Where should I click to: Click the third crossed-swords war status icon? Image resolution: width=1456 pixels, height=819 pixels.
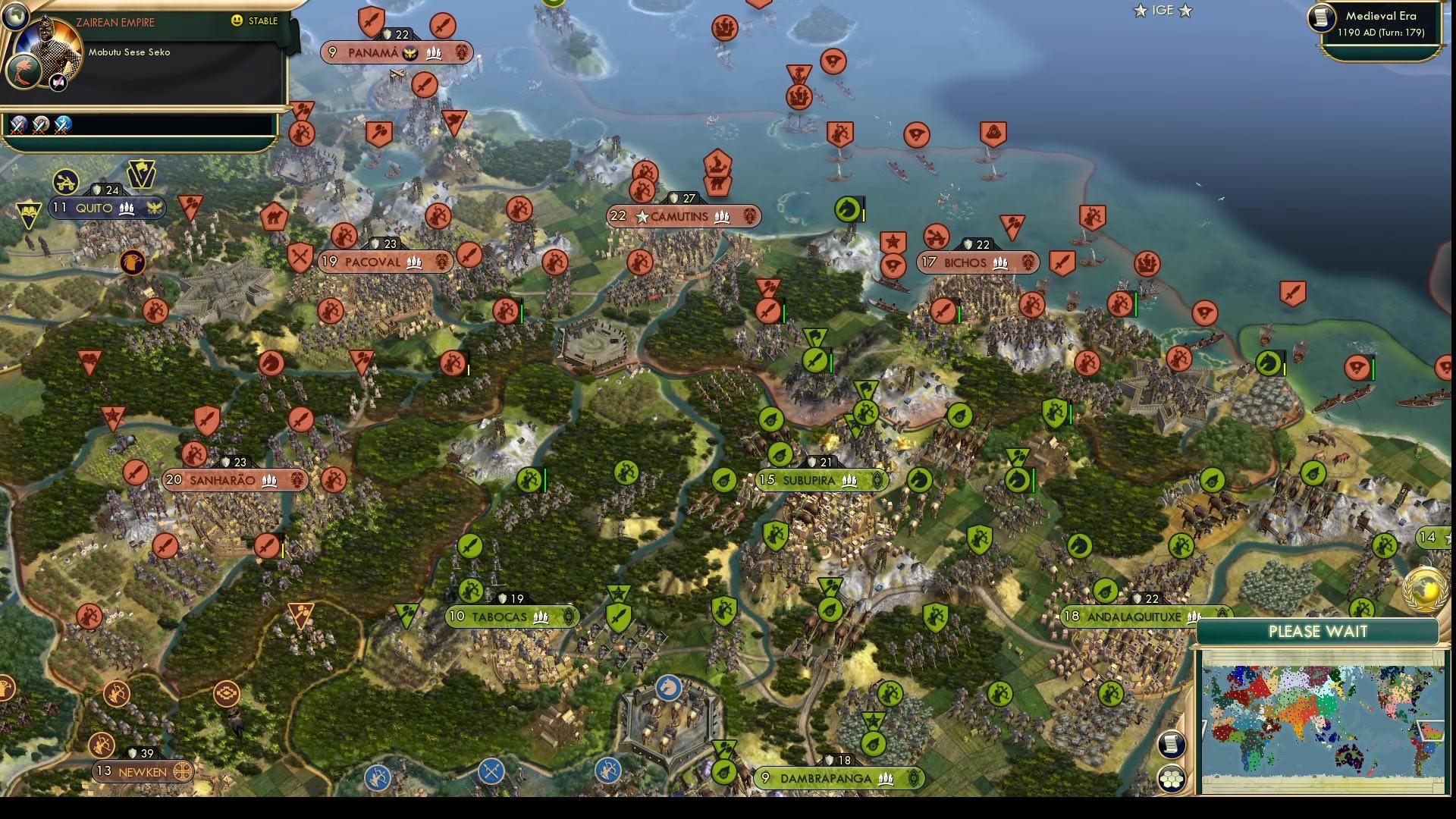pyautogui.click(x=61, y=127)
